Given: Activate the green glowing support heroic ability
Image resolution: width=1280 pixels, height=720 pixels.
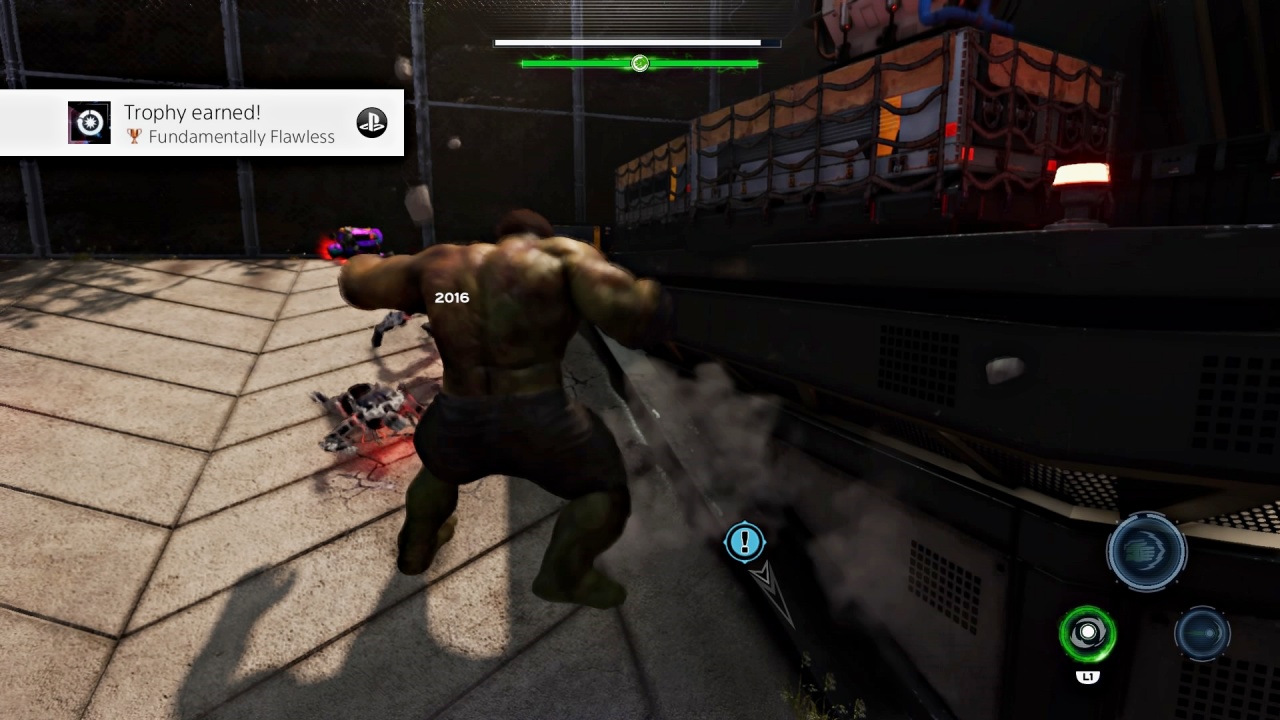Looking at the screenshot, I should [x=1087, y=634].
